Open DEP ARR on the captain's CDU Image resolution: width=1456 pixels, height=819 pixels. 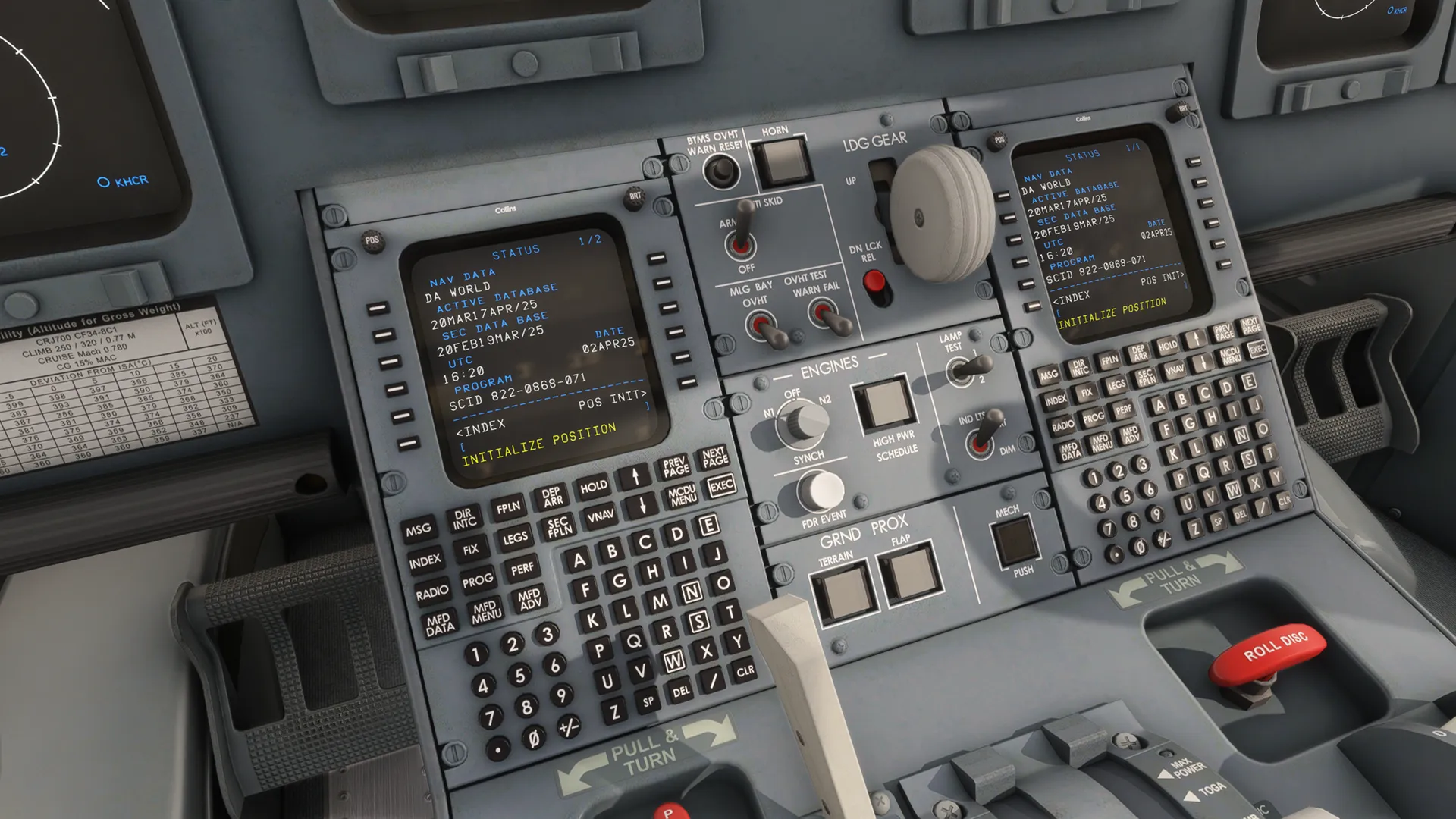point(552,497)
